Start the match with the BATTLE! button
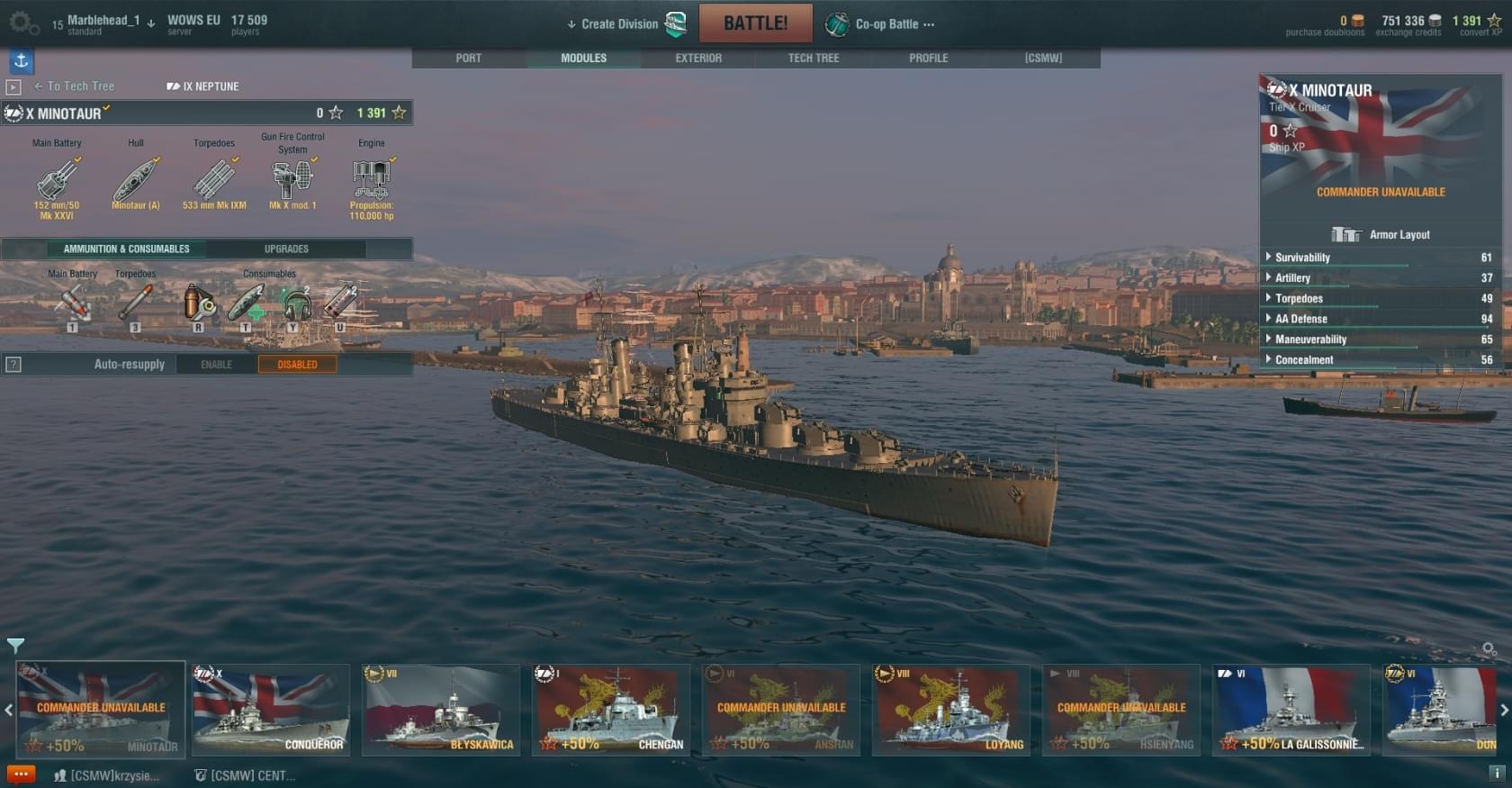1512x788 pixels. tap(755, 23)
